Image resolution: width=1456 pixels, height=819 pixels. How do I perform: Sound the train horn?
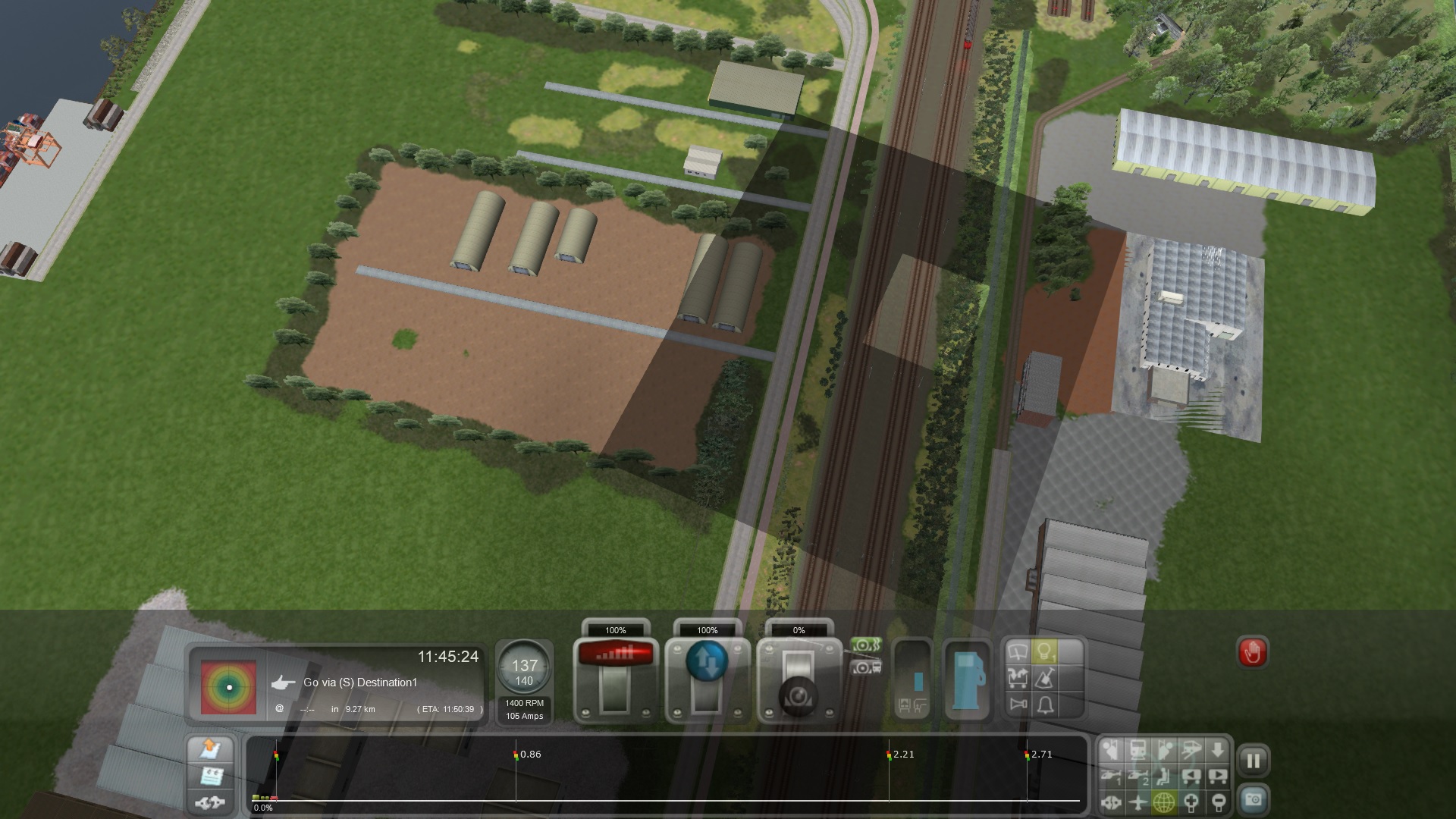(1018, 705)
